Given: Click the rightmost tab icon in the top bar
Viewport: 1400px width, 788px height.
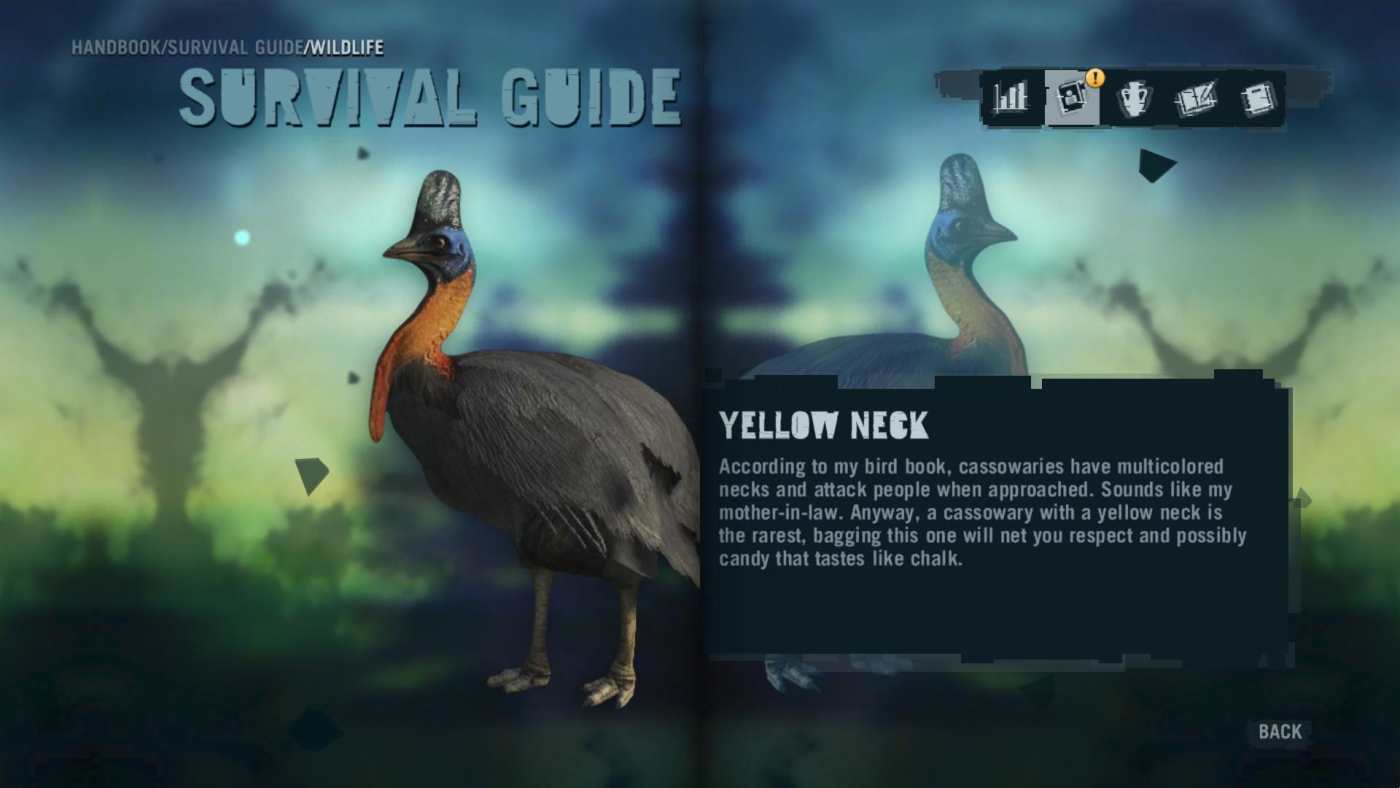Looking at the screenshot, I should click(x=1258, y=97).
